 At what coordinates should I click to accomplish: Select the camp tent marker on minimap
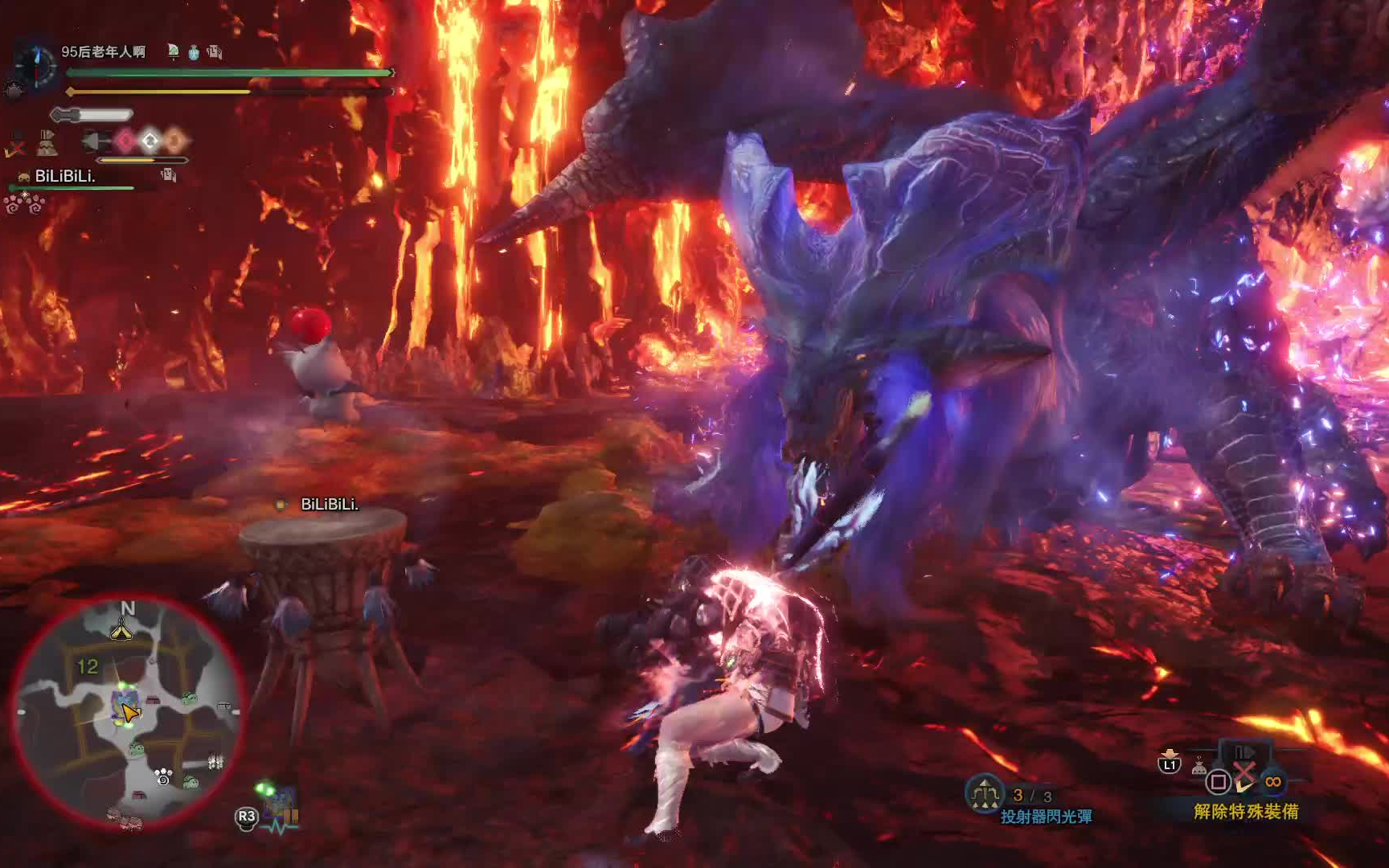pos(121,632)
